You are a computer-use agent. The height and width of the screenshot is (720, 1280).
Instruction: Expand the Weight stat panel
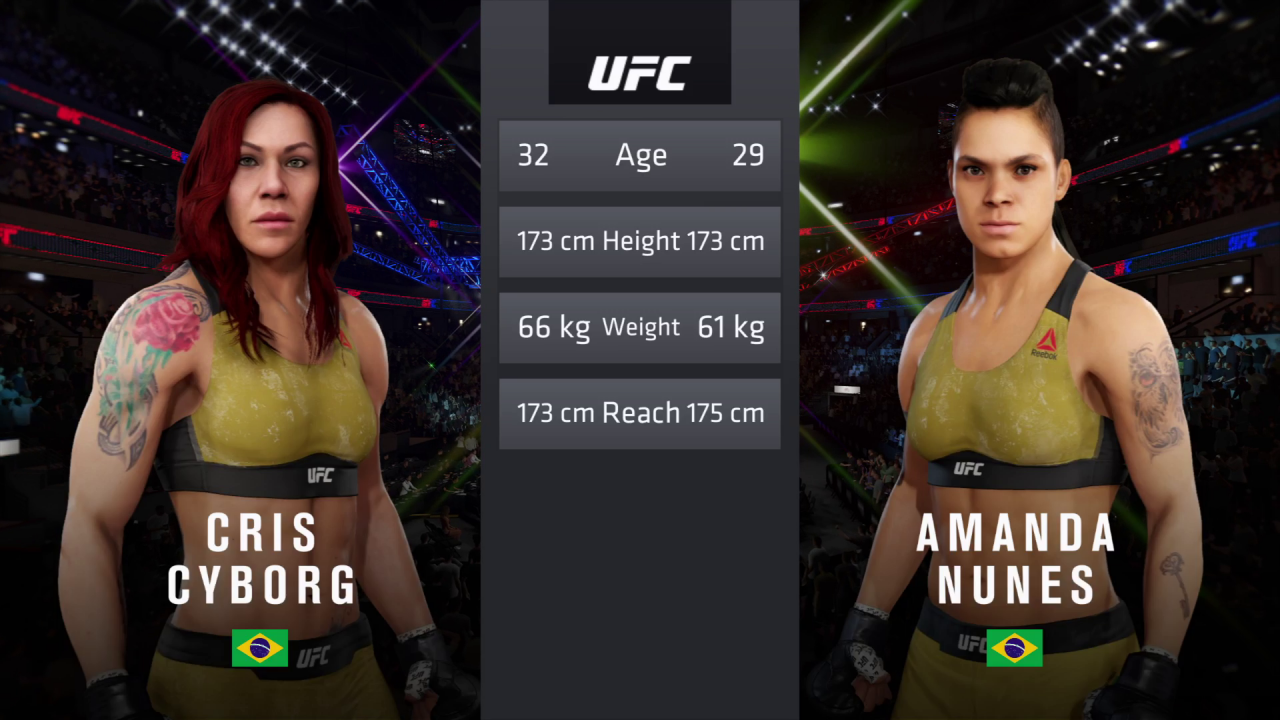point(639,327)
